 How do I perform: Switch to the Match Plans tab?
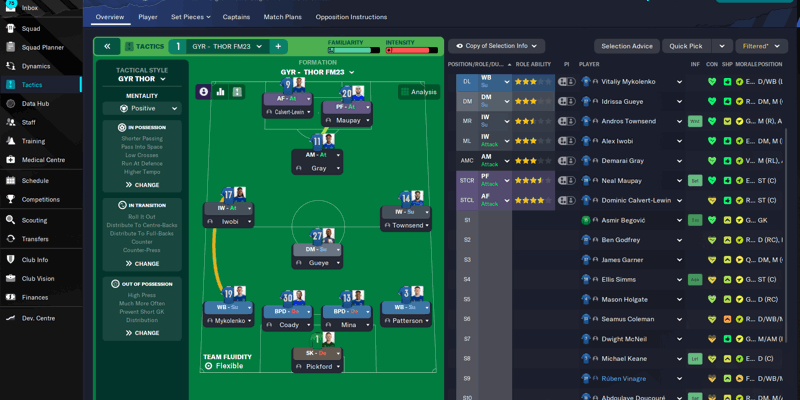282,17
